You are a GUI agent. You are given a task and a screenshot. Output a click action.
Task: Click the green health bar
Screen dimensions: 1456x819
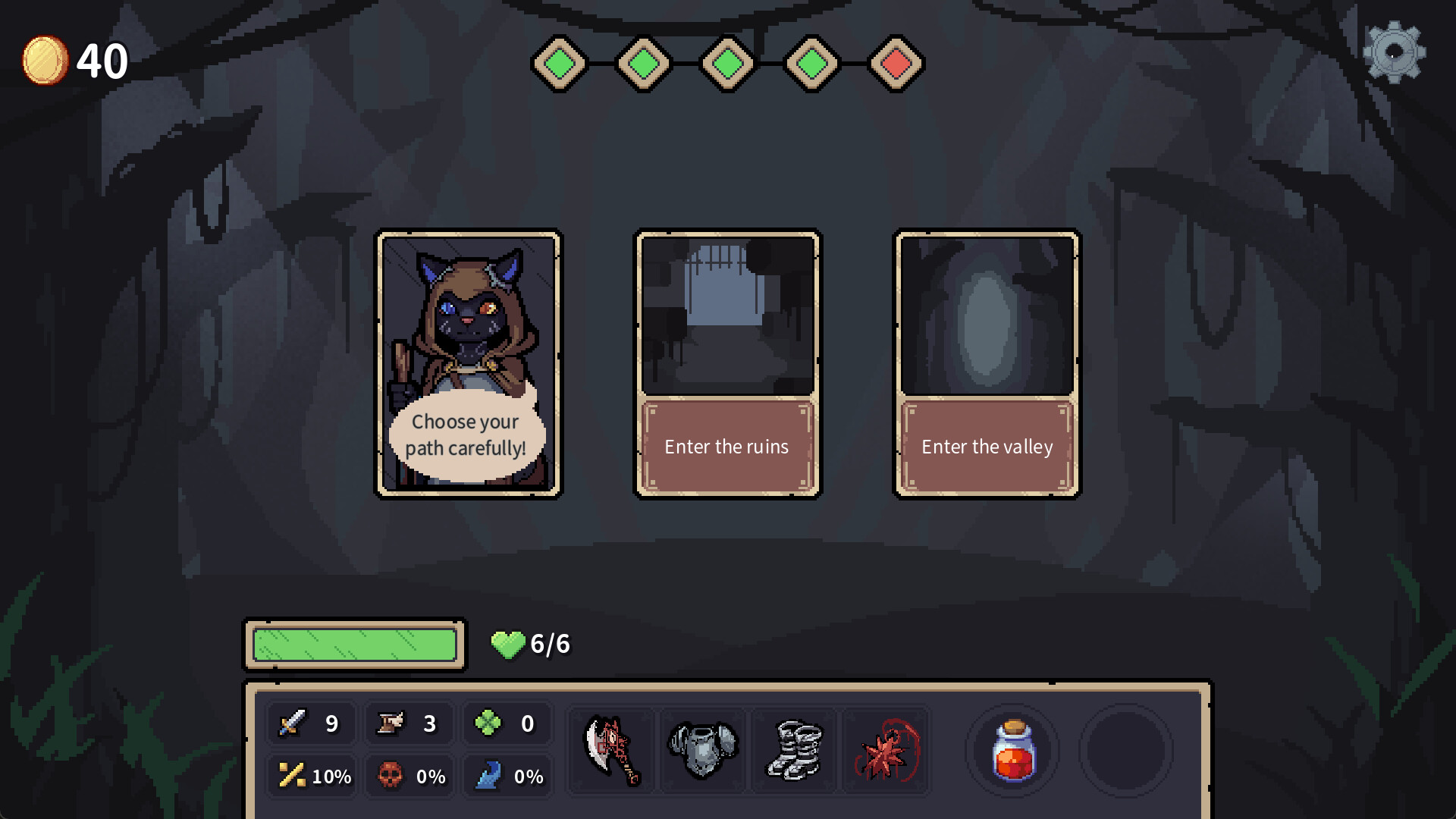(x=353, y=645)
